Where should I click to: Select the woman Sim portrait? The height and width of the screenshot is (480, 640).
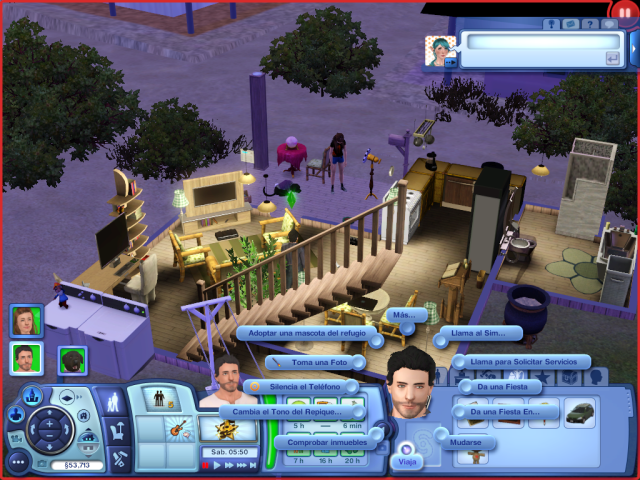26,320
